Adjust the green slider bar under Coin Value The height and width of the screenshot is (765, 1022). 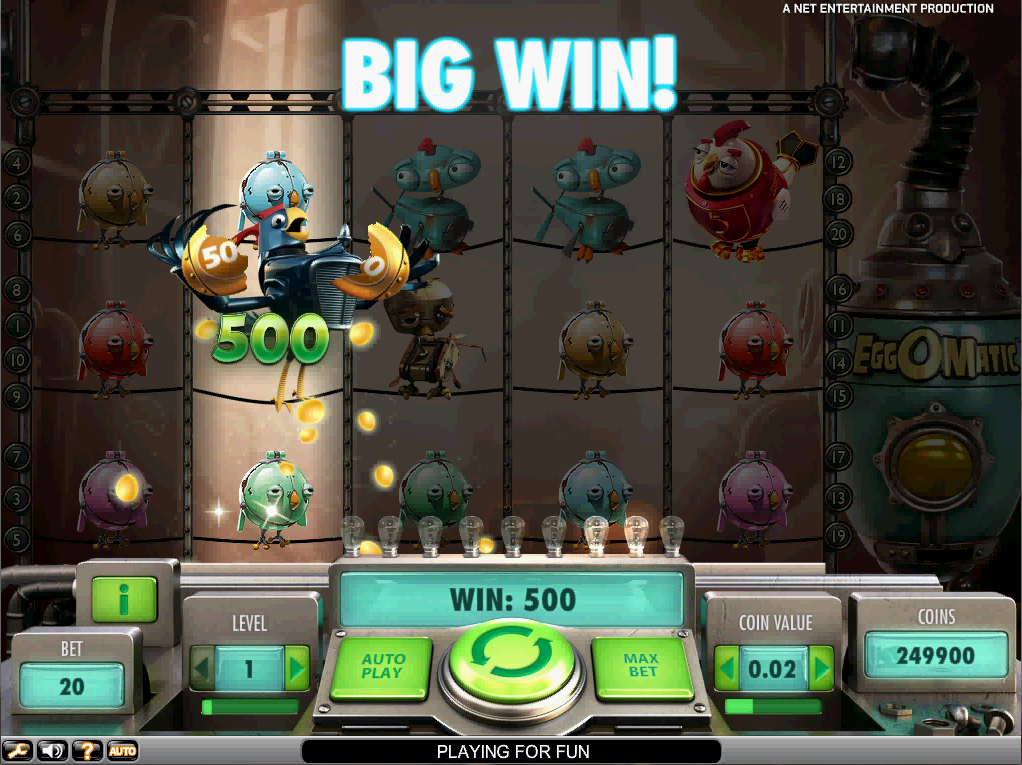coord(773,706)
